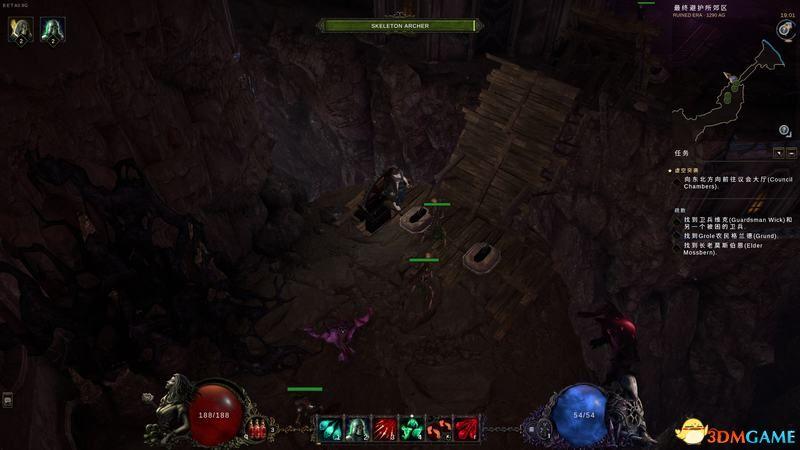Toggle the quest tracker arrow button
800x450 pixels.
779,153
